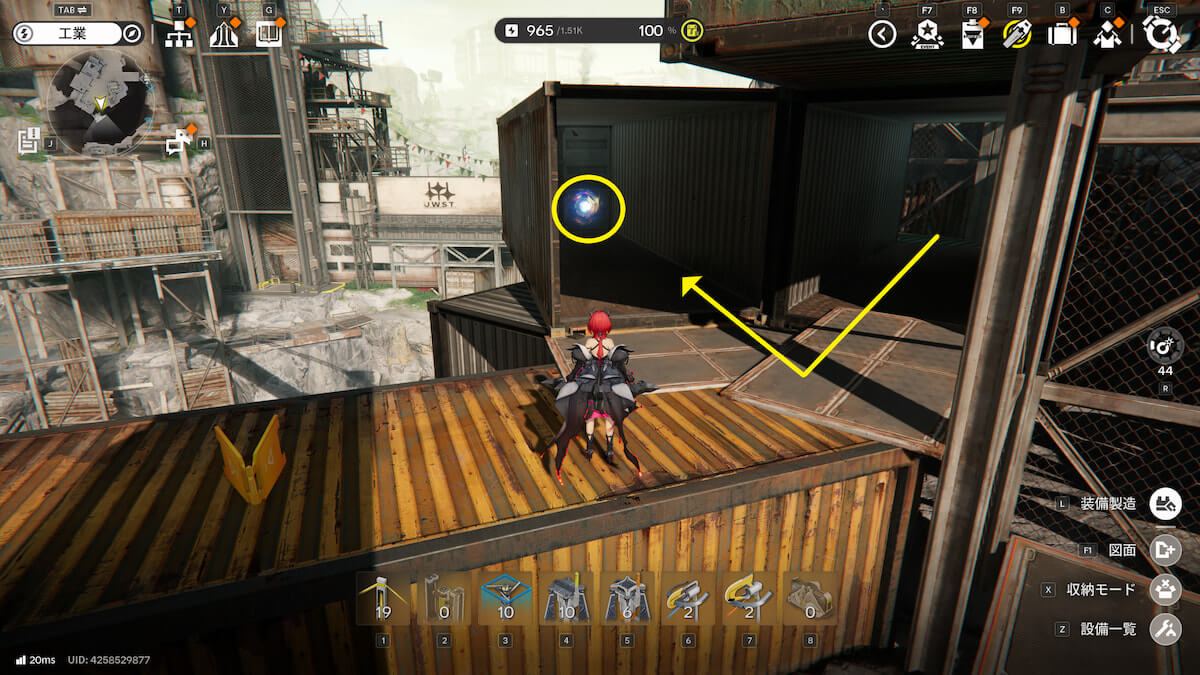Open the suitcase backpack icon
This screenshot has width=1200, height=675.
coord(1061,35)
